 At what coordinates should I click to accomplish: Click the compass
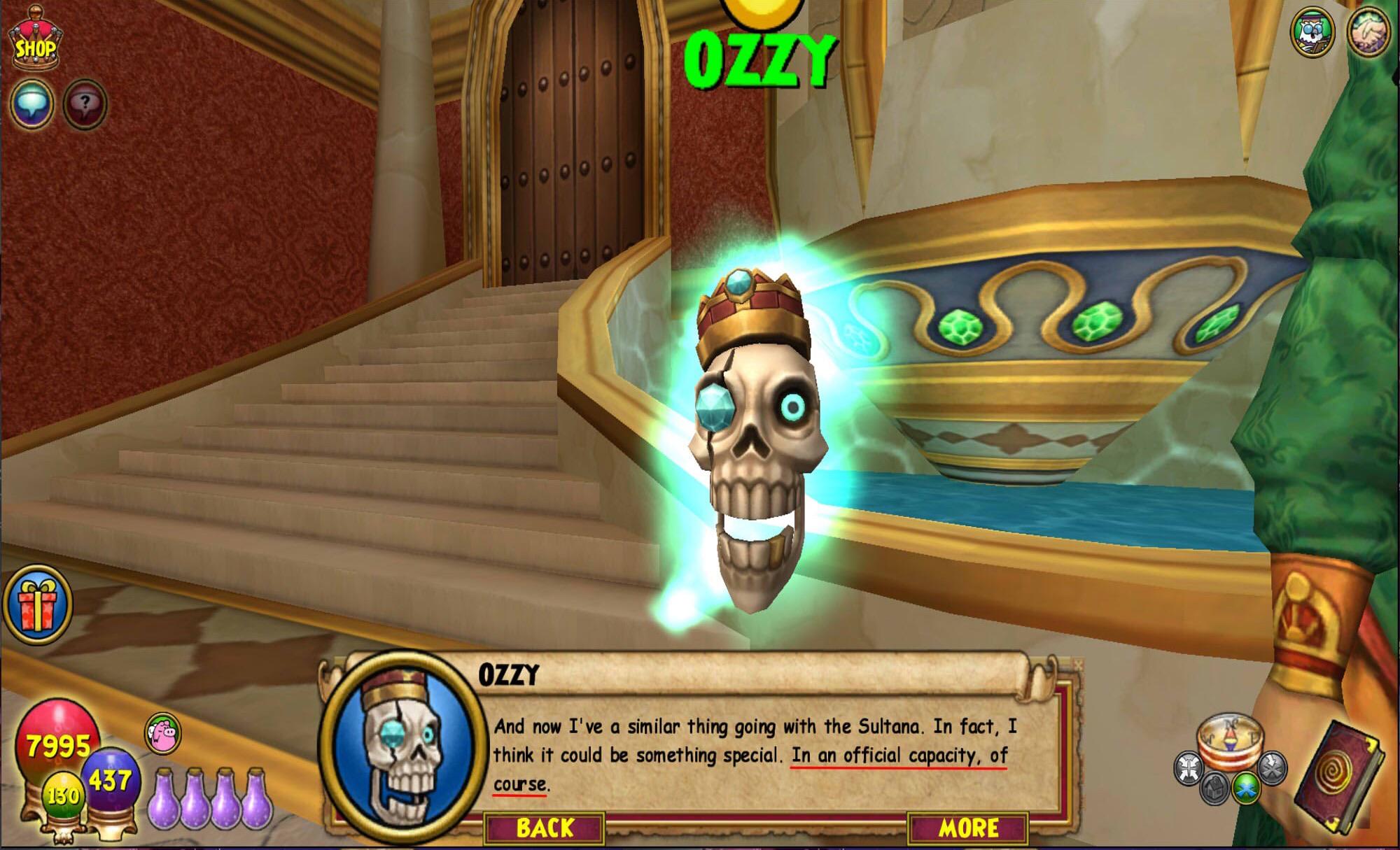1228,738
